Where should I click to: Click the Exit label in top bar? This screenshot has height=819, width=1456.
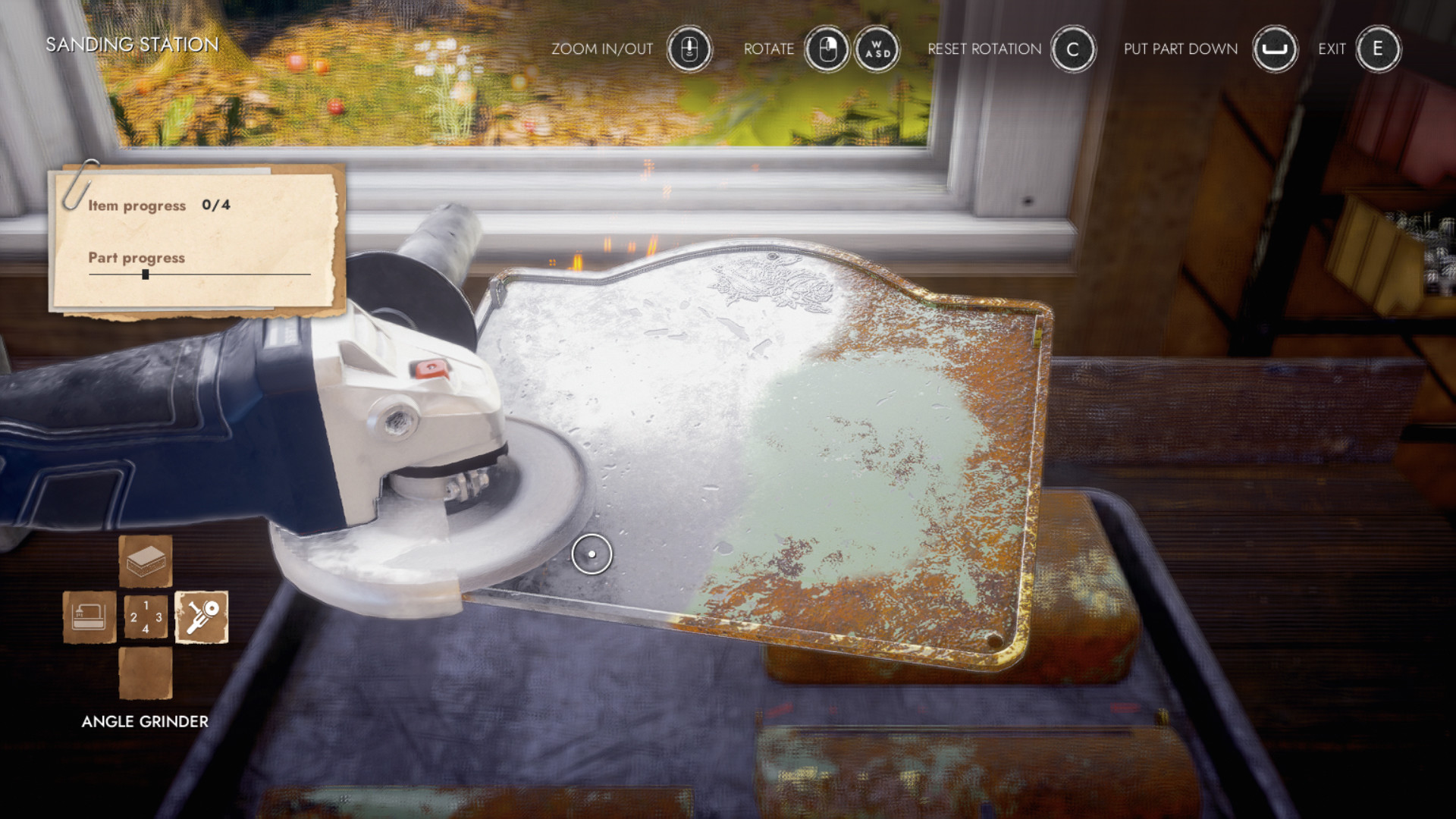[x=1332, y=49]
